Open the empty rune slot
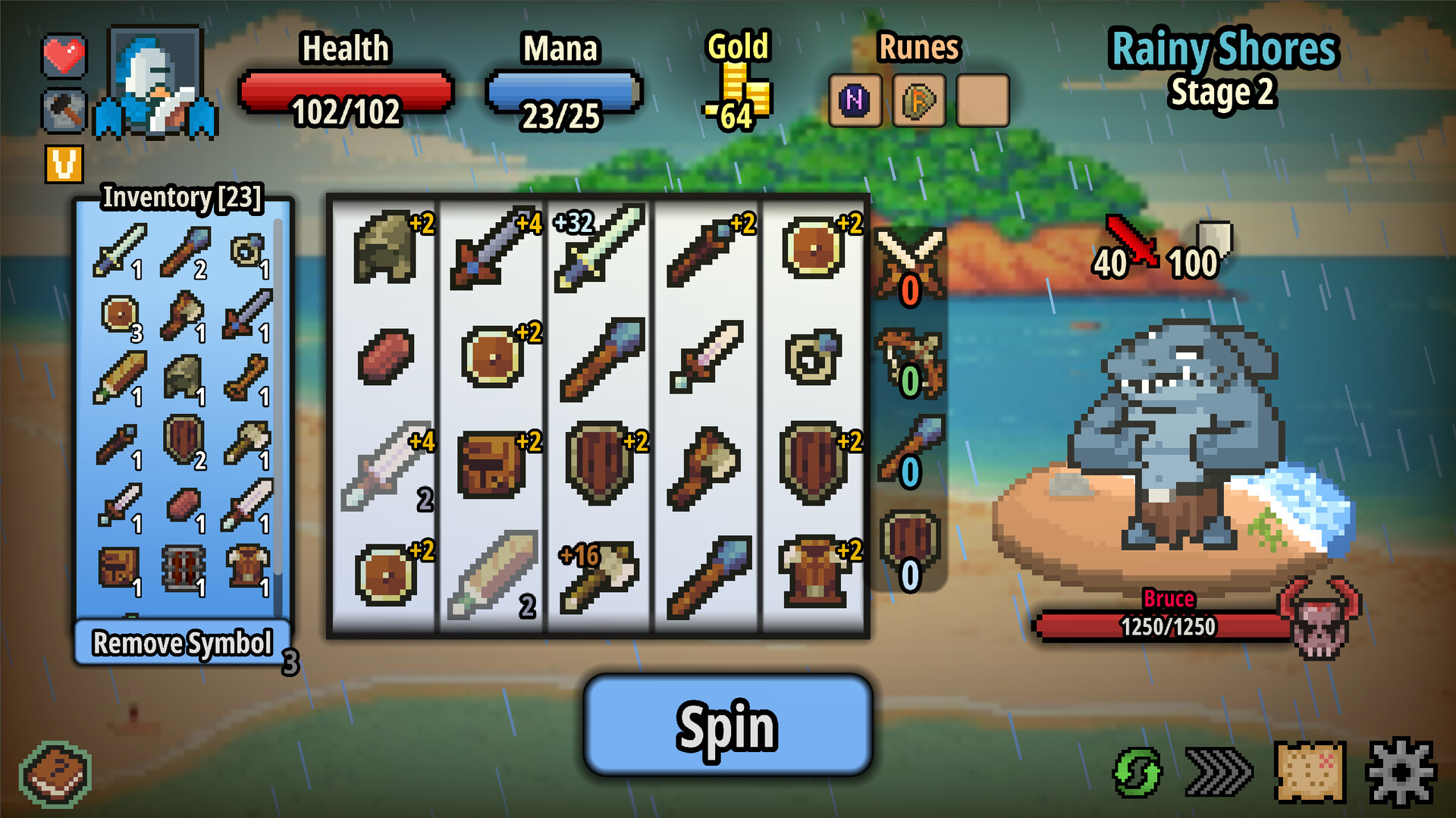The image size is (1456, 818). click(983, 101)
